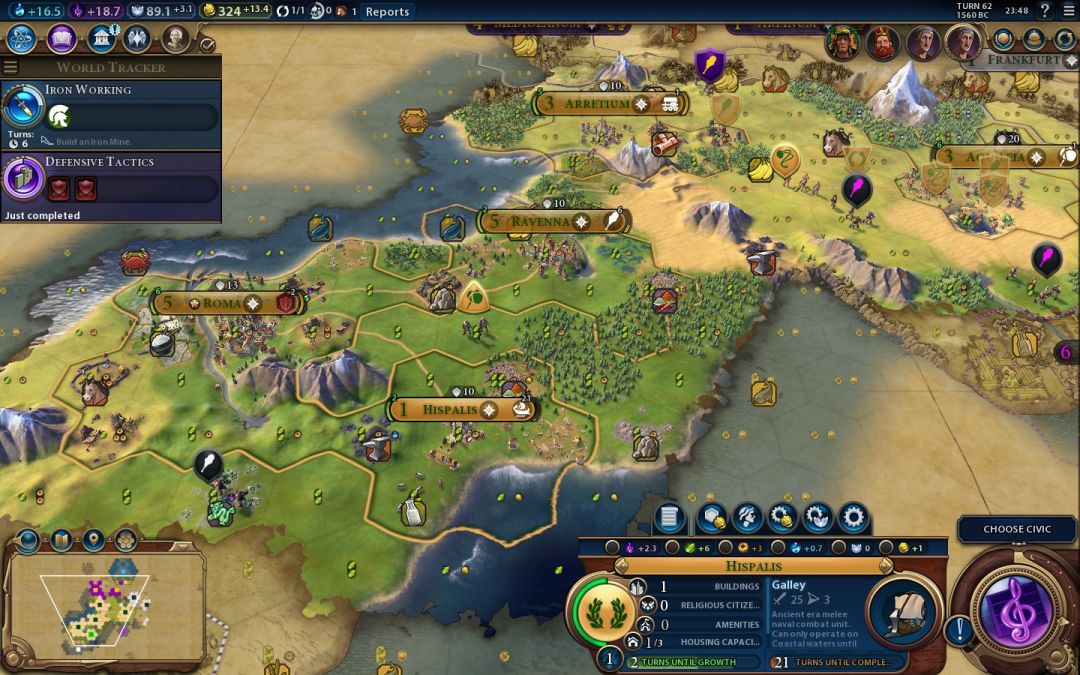The height and width of the screenshot is (675, 1080).
Task: Open the help question mark button
Action: click(1044, 11)
